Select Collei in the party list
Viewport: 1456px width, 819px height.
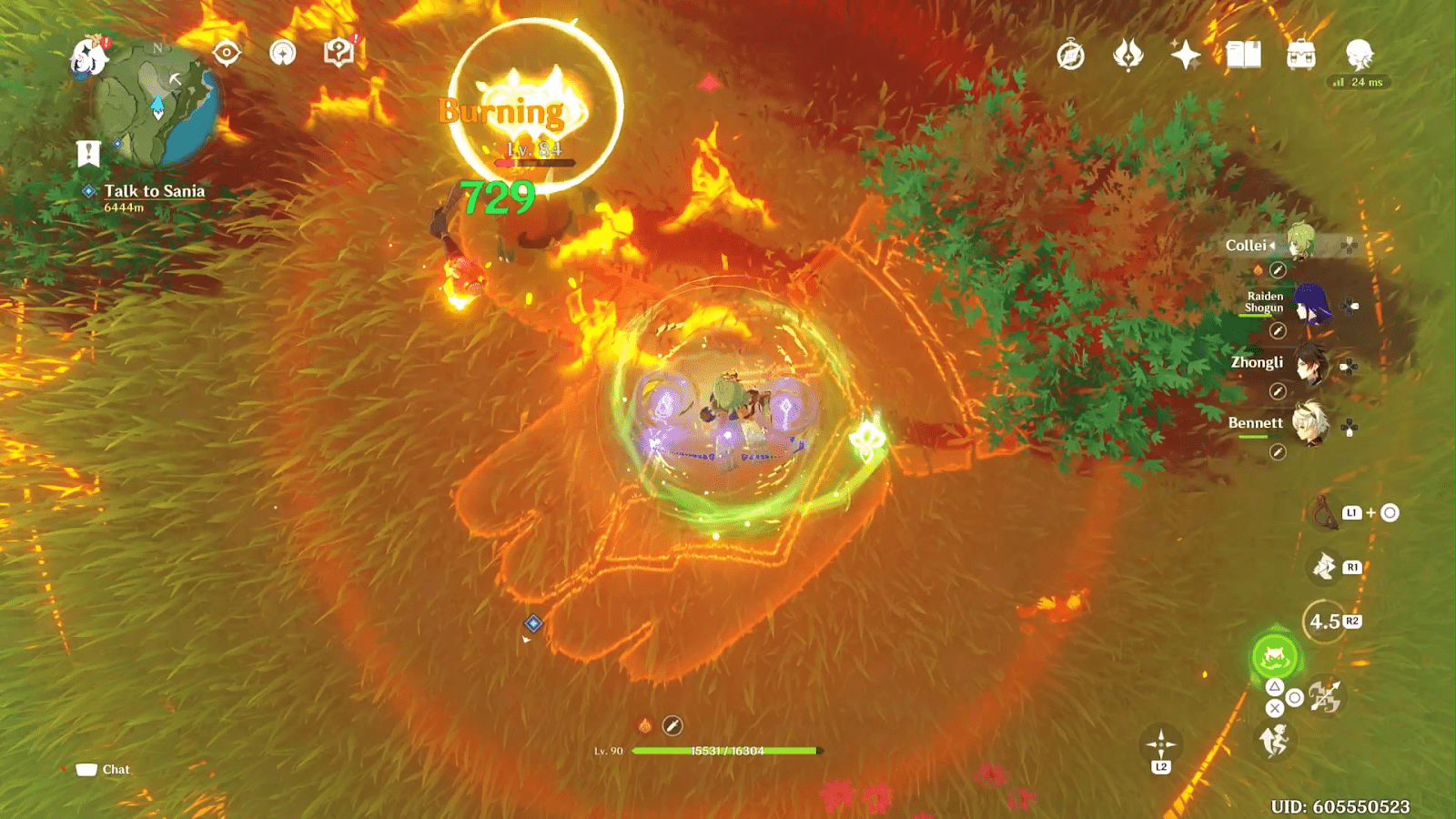1300,244
